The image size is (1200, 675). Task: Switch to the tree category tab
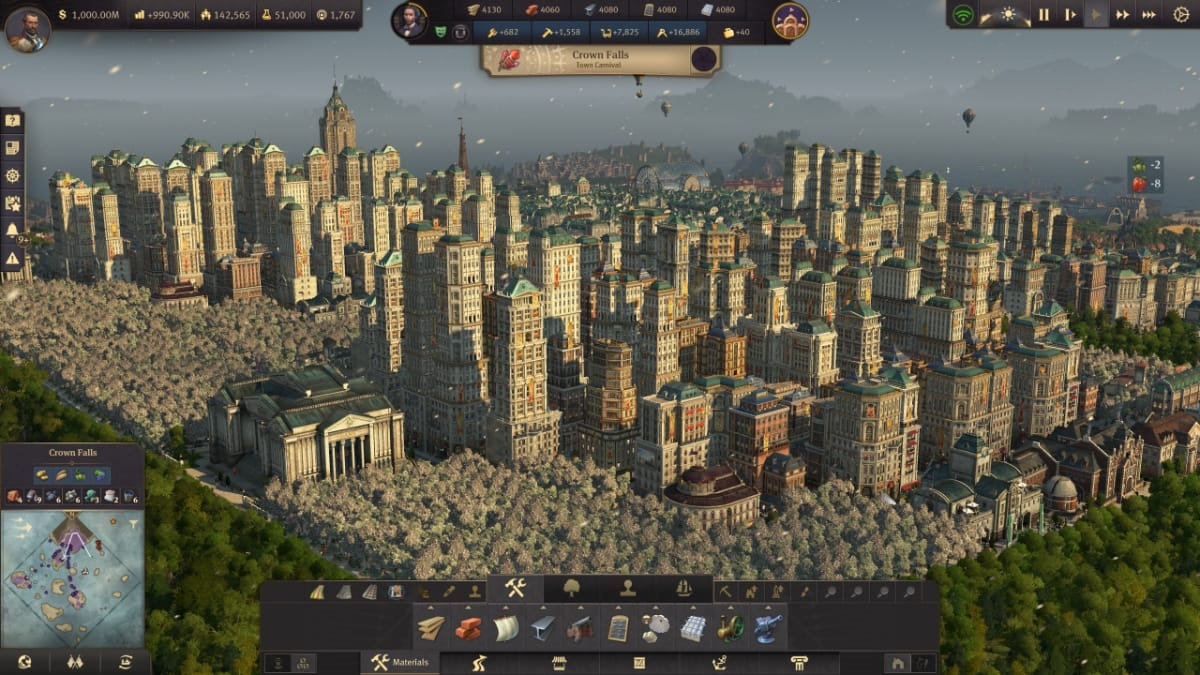point(572,588)
